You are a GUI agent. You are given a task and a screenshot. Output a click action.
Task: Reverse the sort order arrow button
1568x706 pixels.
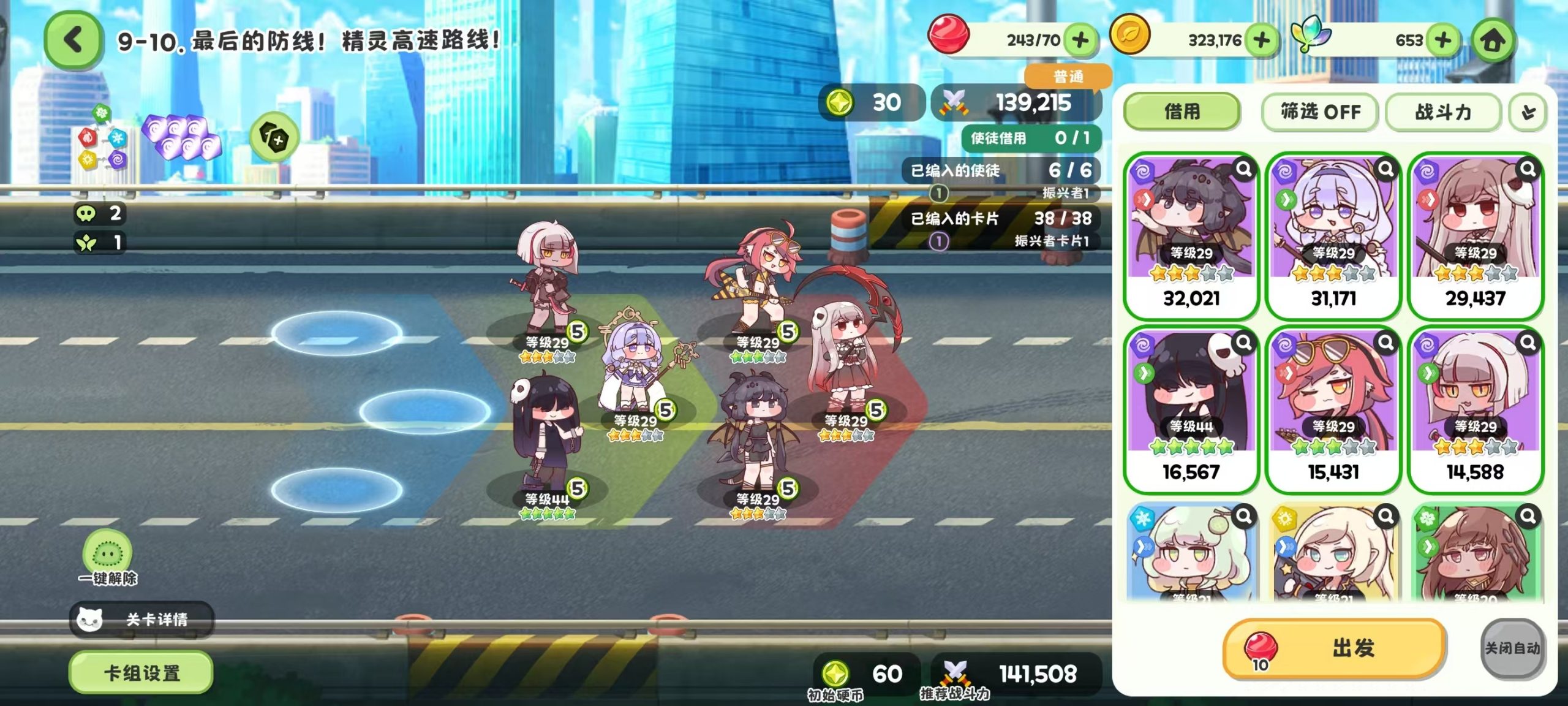(1528, 112)
